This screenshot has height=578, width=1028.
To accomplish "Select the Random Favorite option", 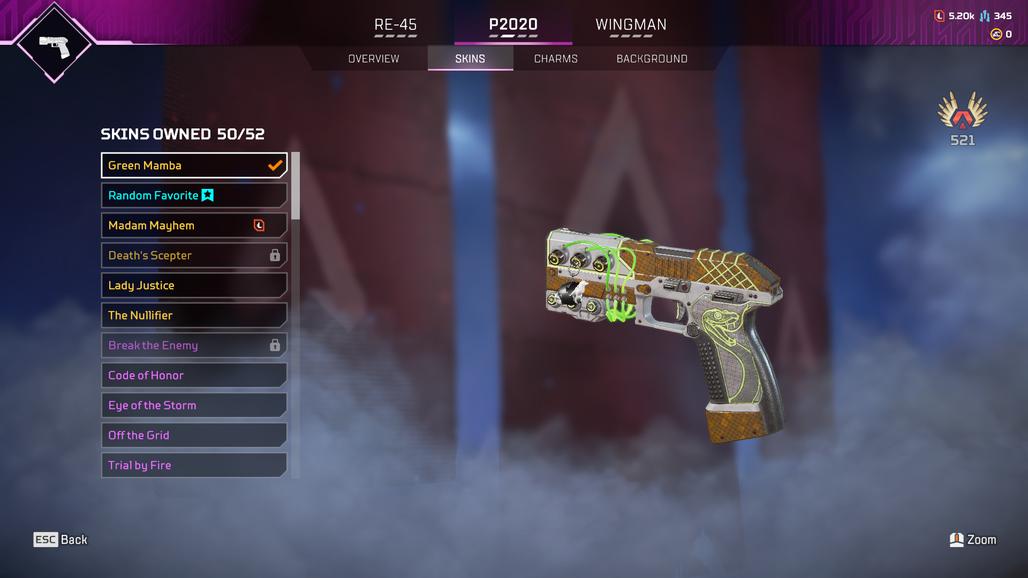I will point(194,196).
